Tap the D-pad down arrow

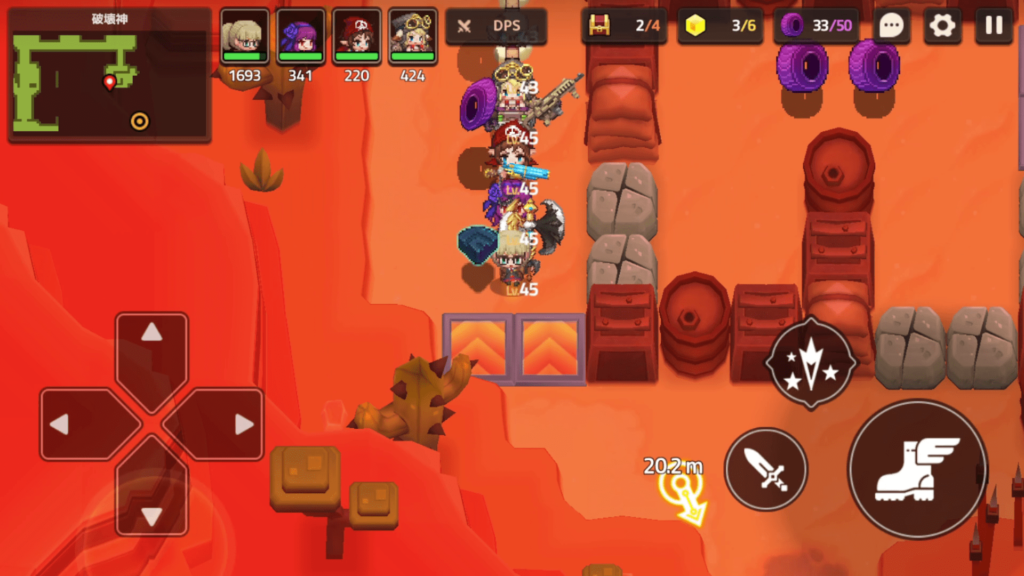[151, 502]
